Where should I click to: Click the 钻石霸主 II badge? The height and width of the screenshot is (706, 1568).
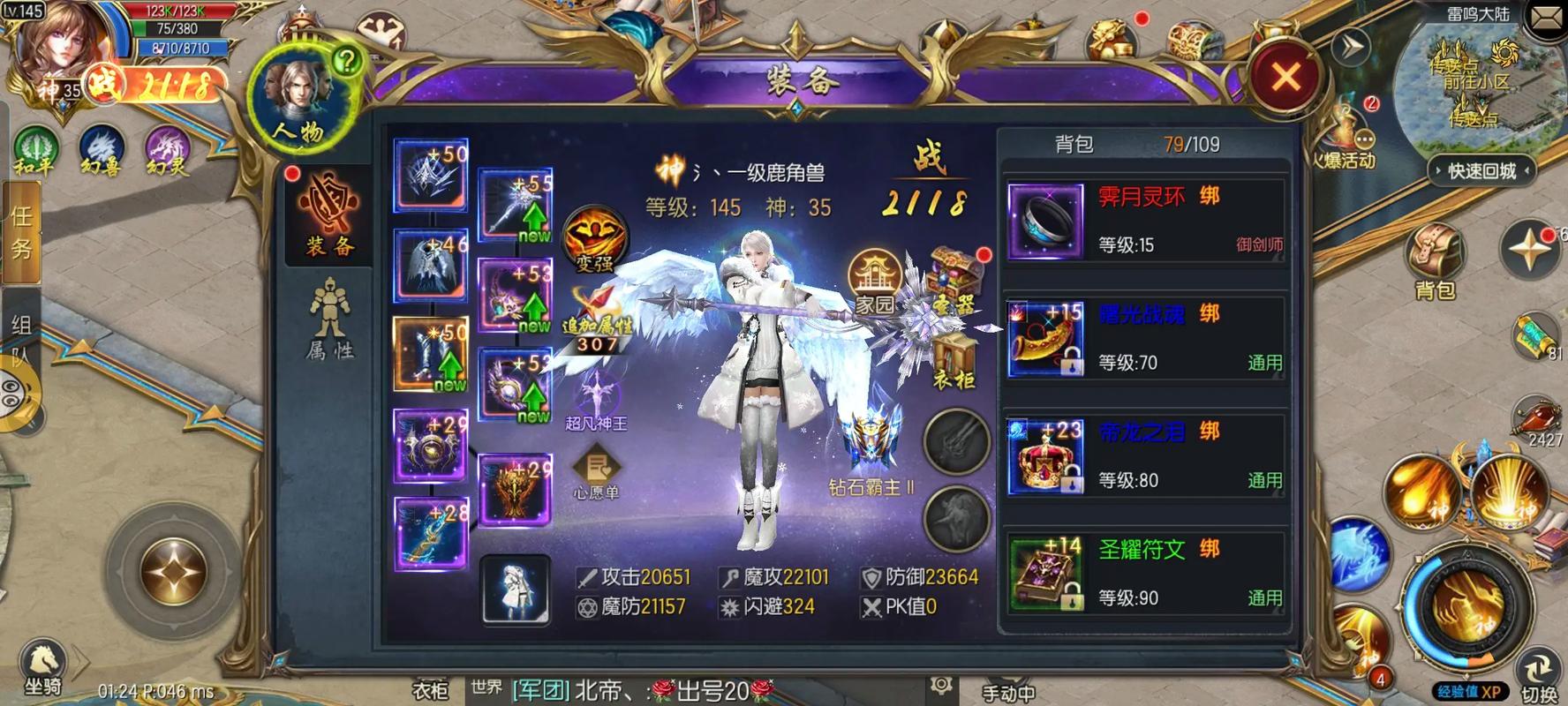click(869, 441)
